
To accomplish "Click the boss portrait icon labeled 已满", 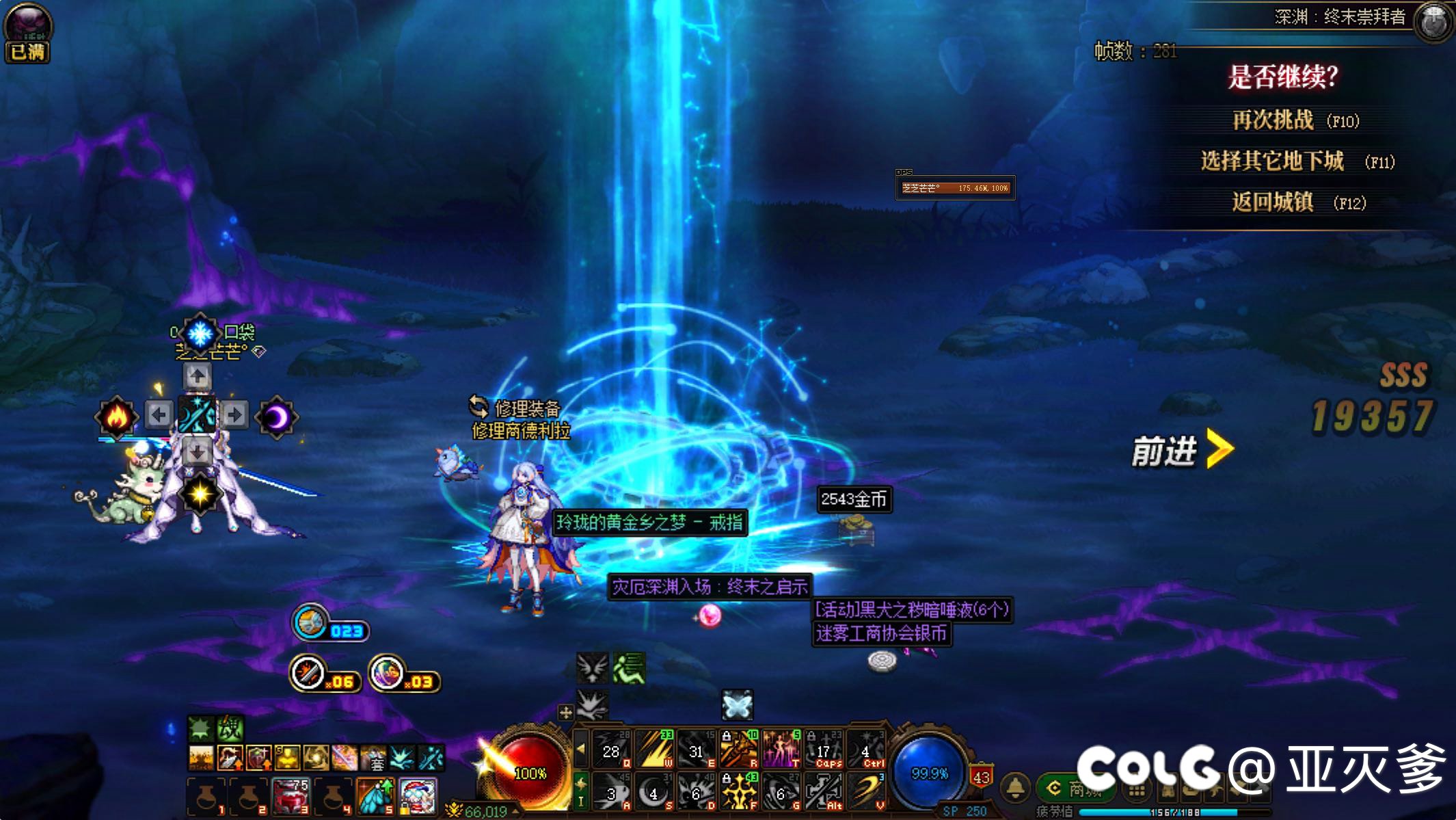I will point(28,32).
